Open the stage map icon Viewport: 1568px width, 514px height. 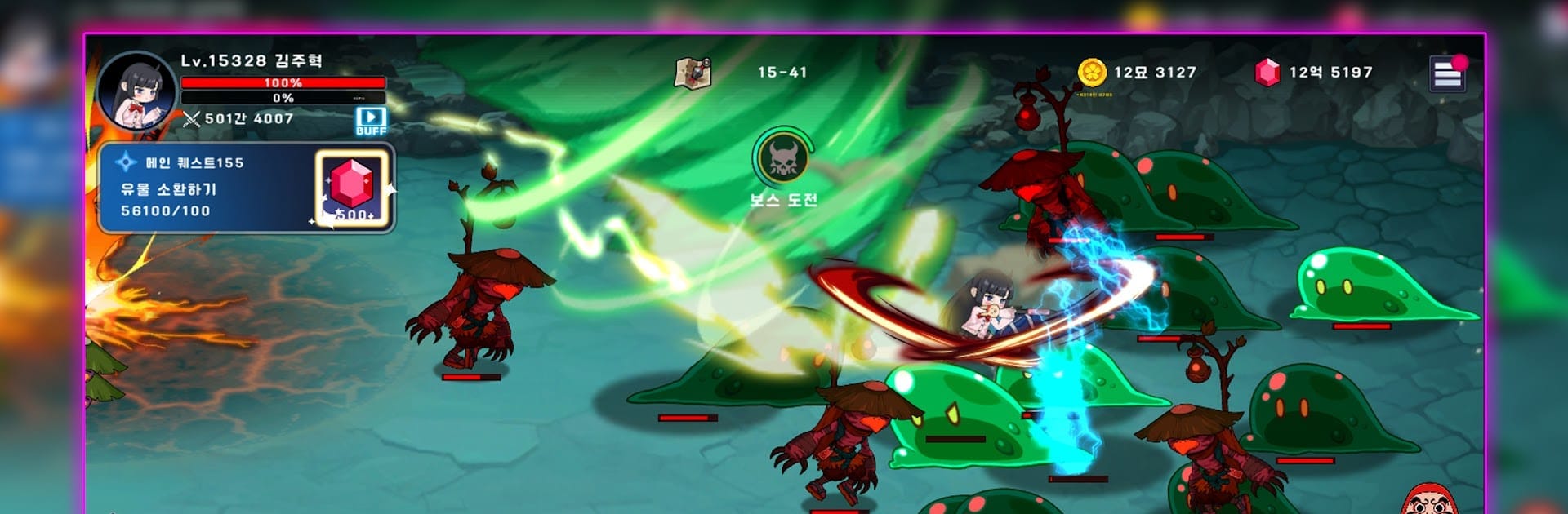[693, 73]
